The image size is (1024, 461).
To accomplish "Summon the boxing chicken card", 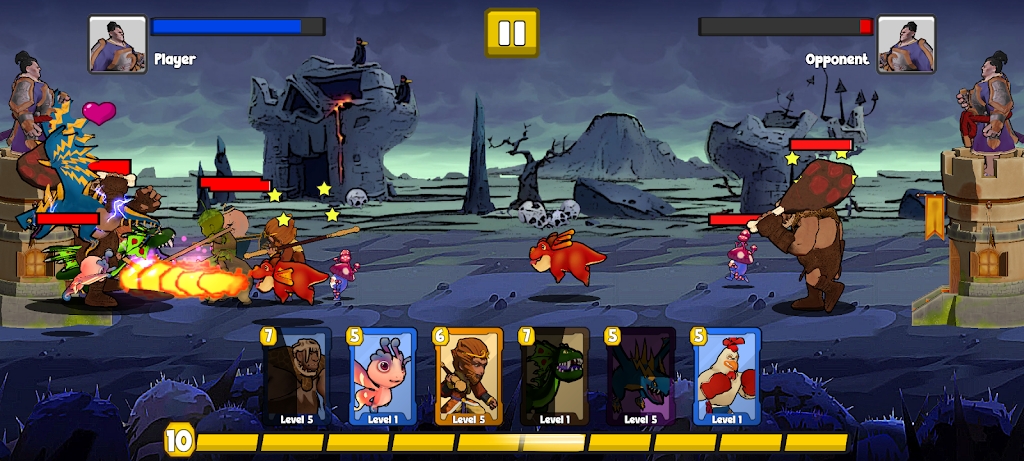I will point(727,378).
